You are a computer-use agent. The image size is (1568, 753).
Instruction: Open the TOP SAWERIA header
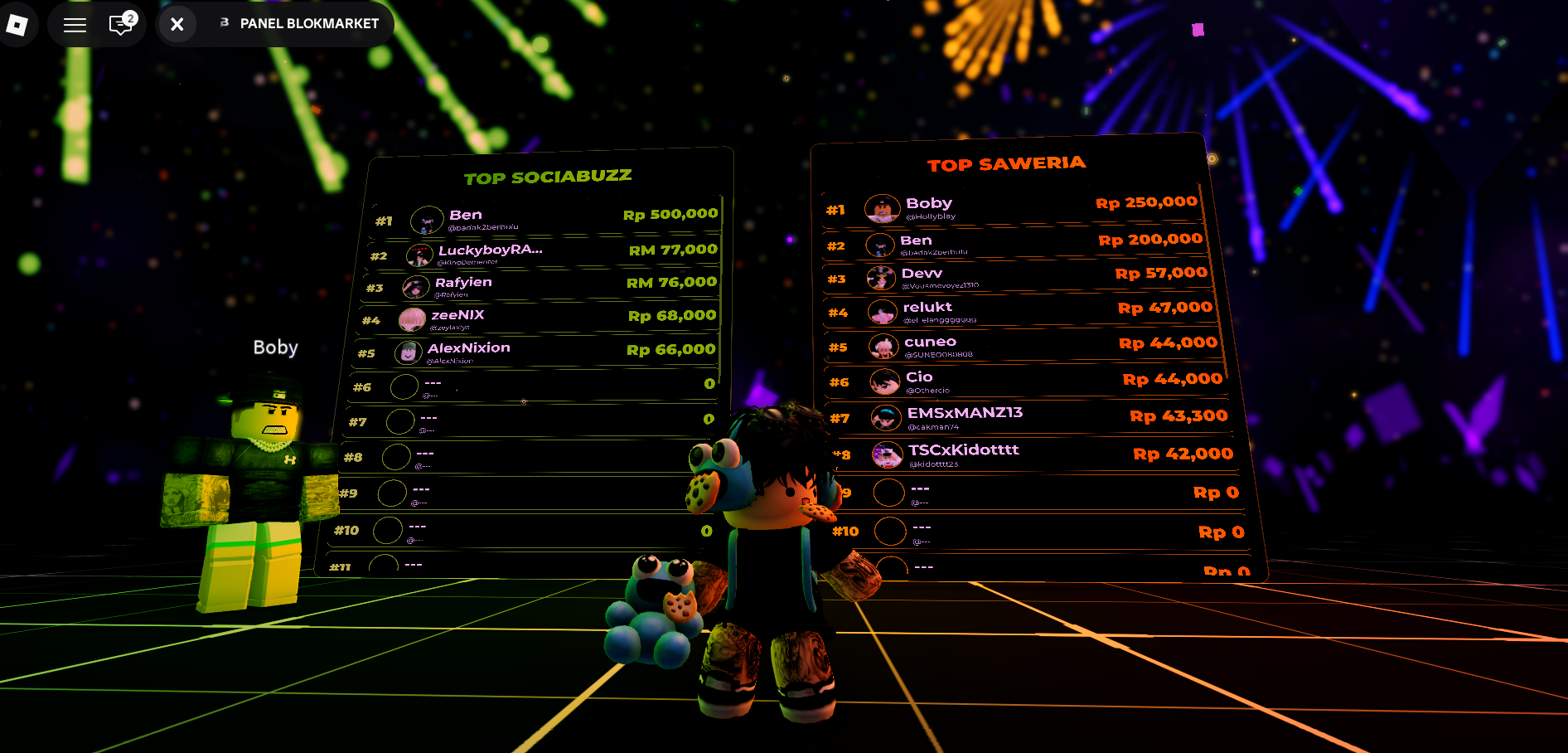1008,163
